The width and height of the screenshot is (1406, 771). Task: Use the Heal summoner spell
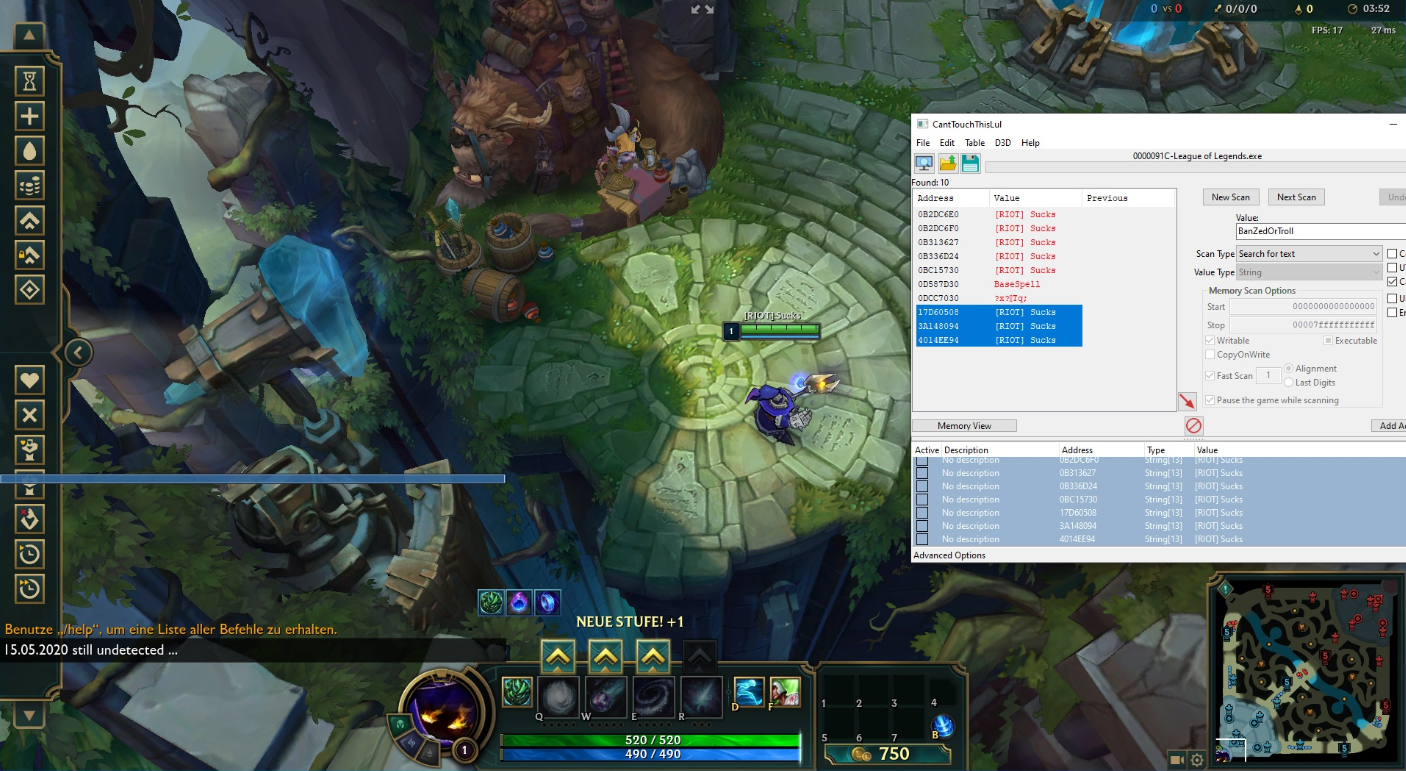[x=785, y=692]
